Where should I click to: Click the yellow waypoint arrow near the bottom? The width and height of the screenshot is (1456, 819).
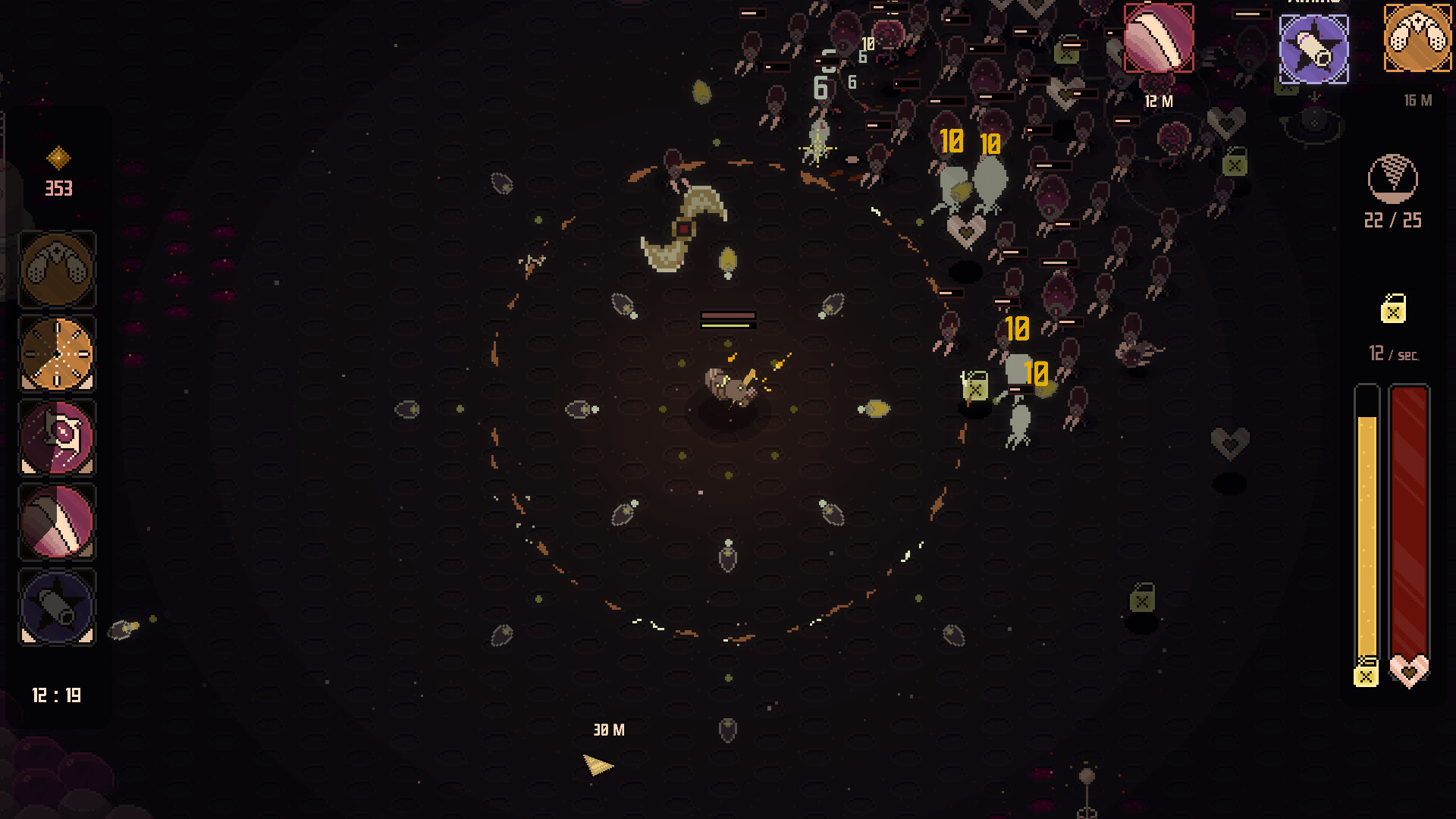click(x=598, y=765)
